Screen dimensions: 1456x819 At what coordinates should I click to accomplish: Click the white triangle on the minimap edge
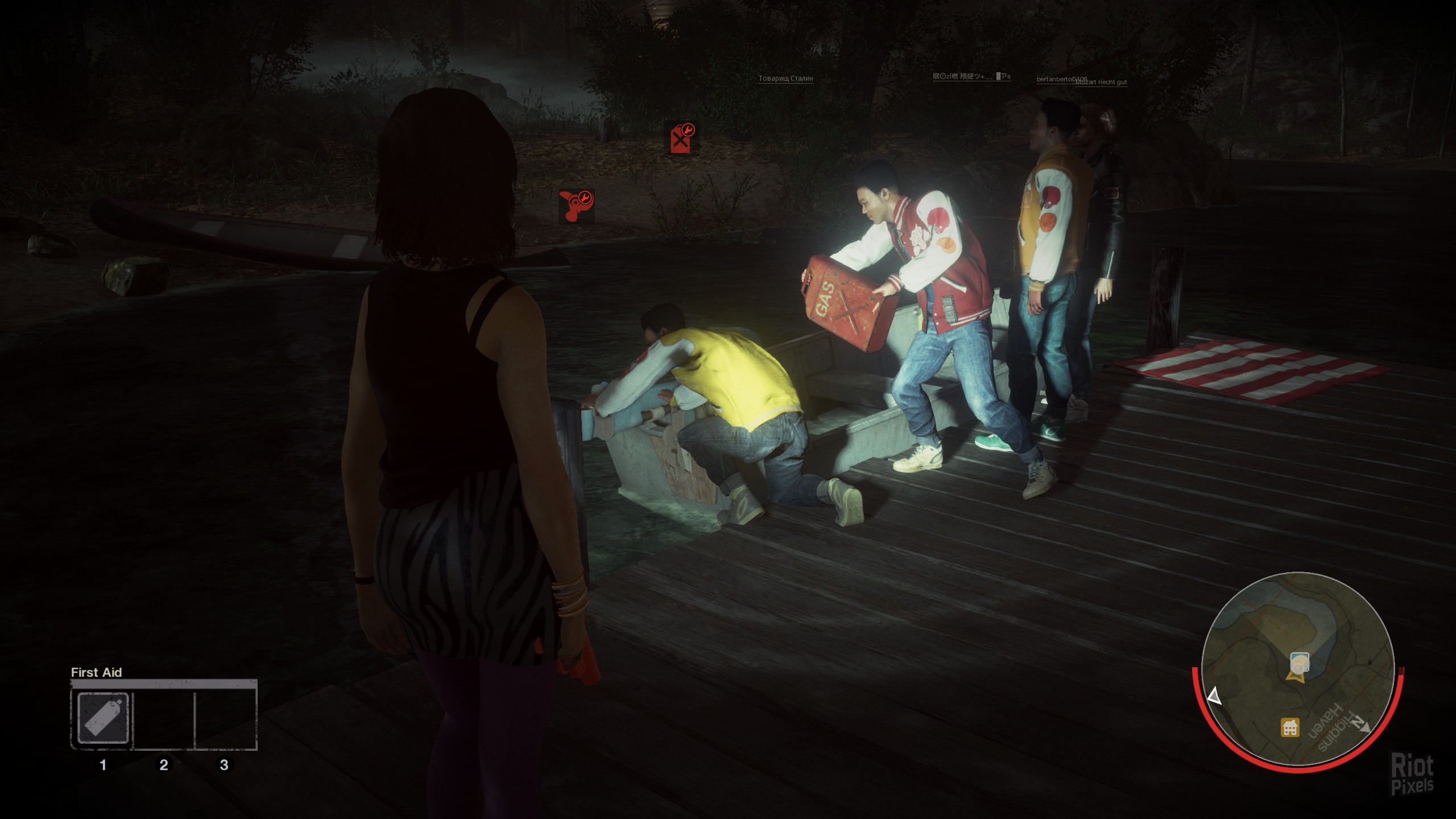[x=1214, y=697]
